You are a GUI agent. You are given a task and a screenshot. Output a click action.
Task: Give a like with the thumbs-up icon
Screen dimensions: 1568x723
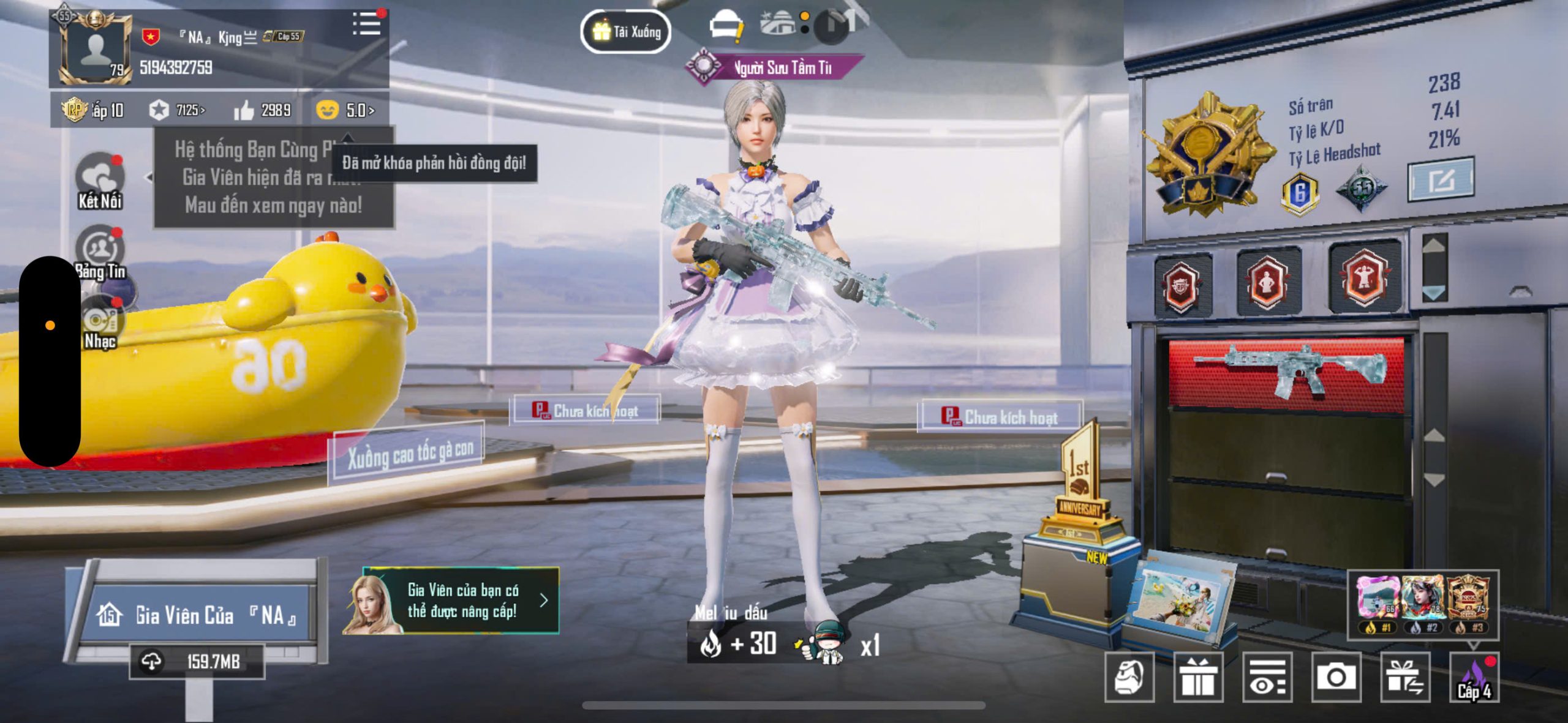244,110
